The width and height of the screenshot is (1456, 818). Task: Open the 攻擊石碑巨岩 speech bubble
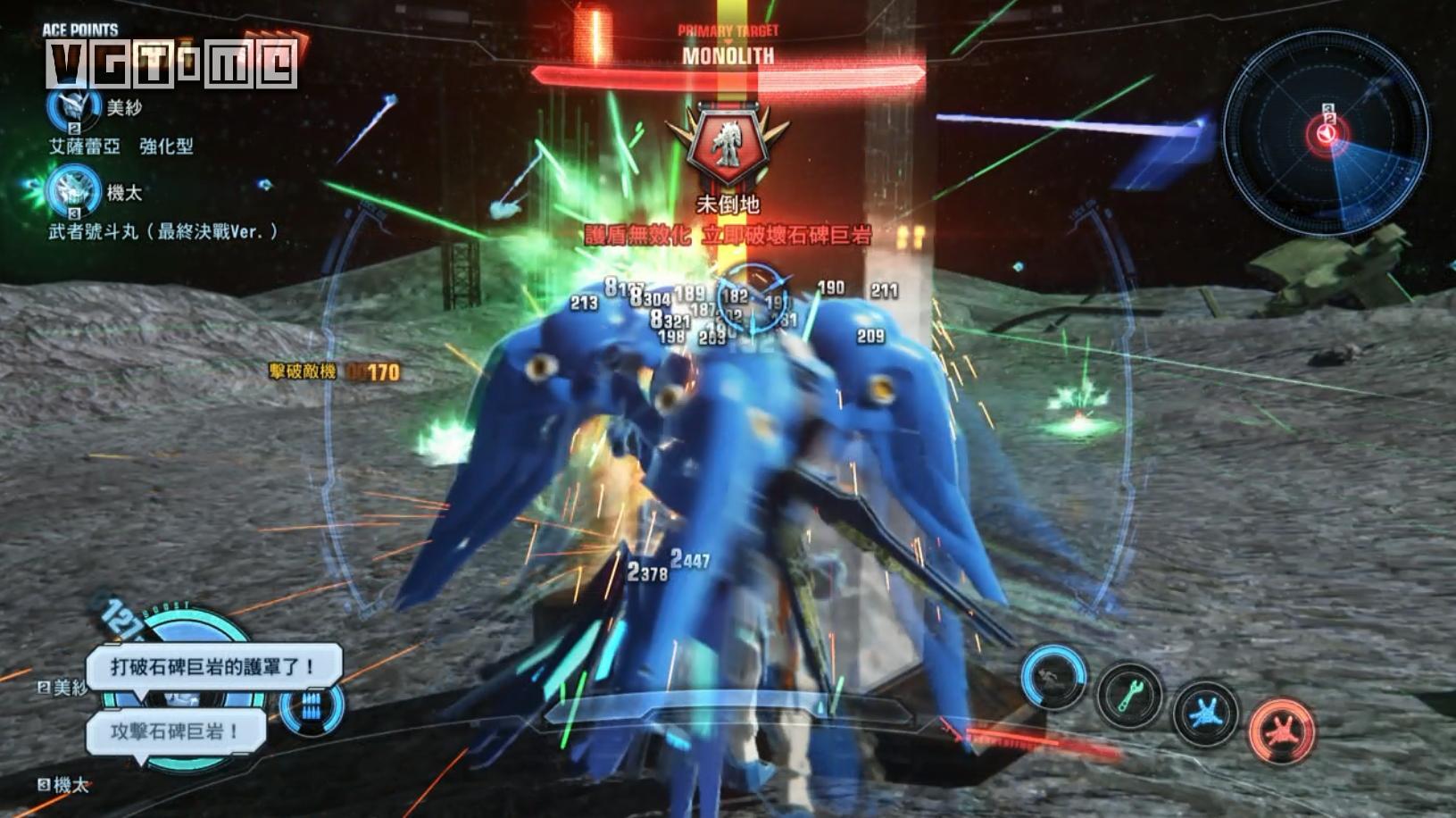point(176,731)
